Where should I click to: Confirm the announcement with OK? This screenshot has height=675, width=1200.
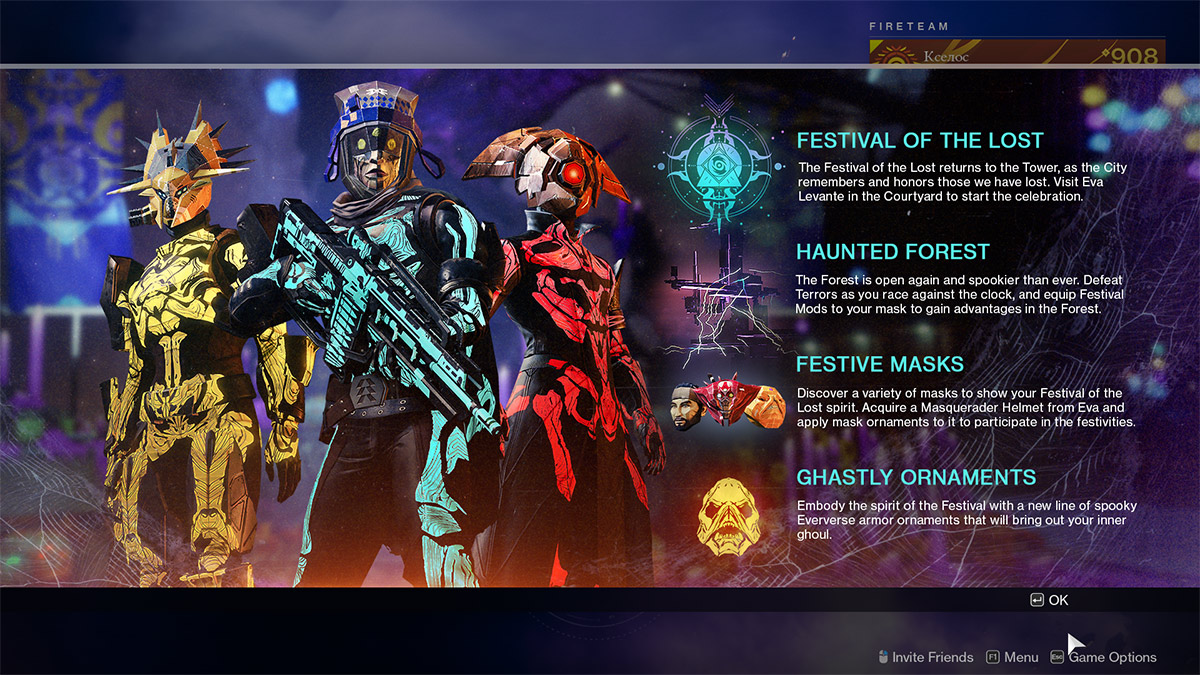point(1049,600)
